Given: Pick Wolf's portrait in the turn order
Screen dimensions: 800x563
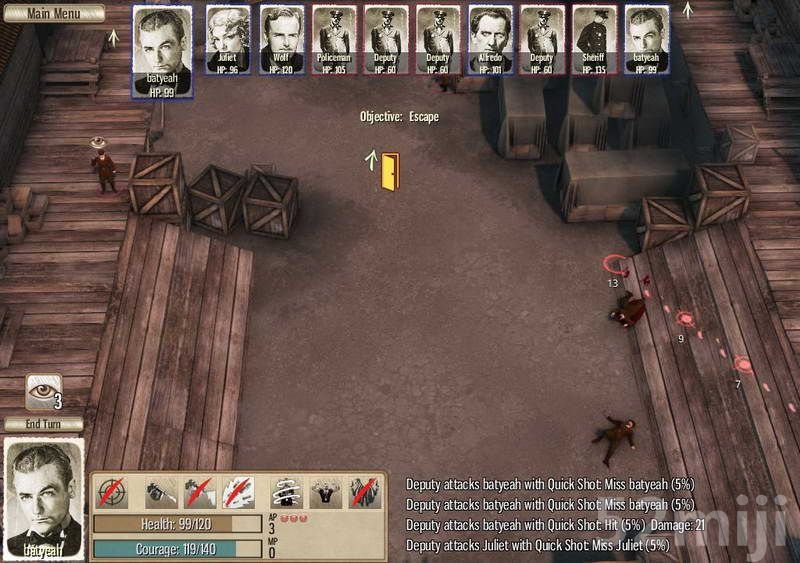Looking at the screenshot, I should point(282,40).
